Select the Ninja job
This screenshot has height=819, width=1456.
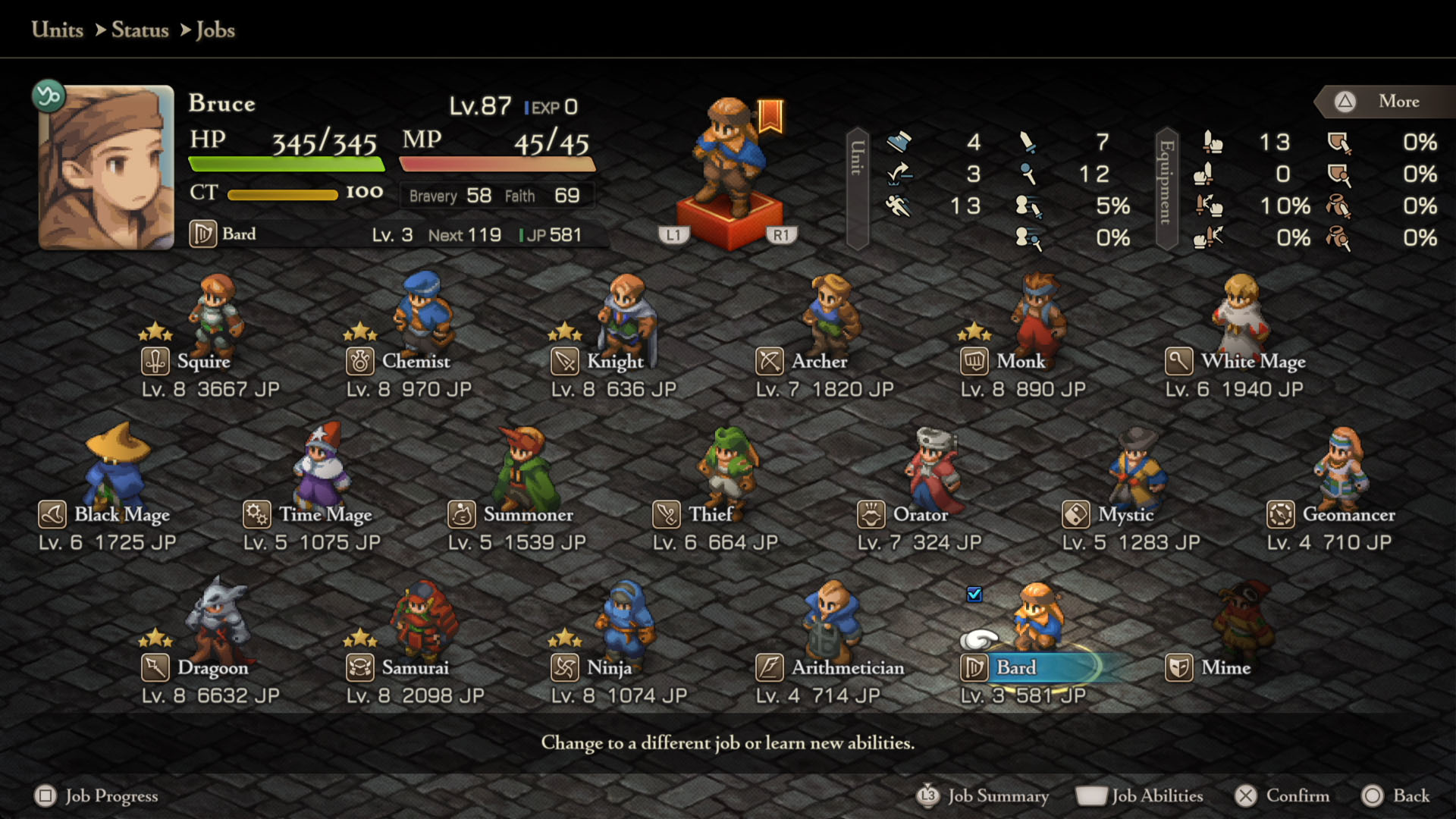(x=609, y=668)
